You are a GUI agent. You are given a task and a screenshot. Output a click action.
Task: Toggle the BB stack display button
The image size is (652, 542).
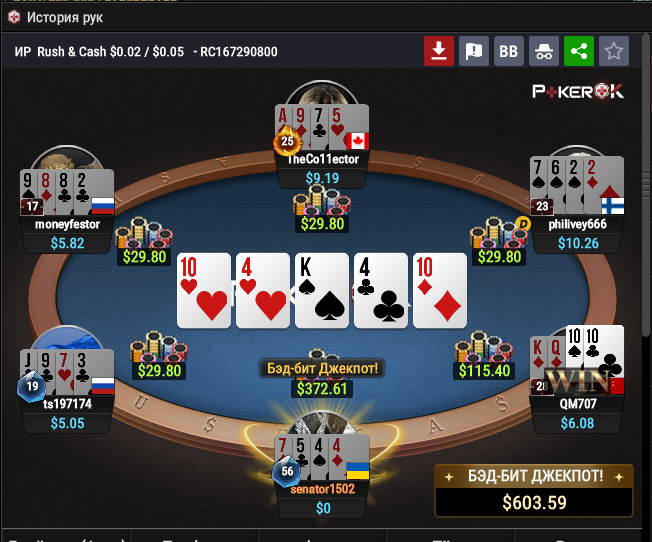point(509,51)
